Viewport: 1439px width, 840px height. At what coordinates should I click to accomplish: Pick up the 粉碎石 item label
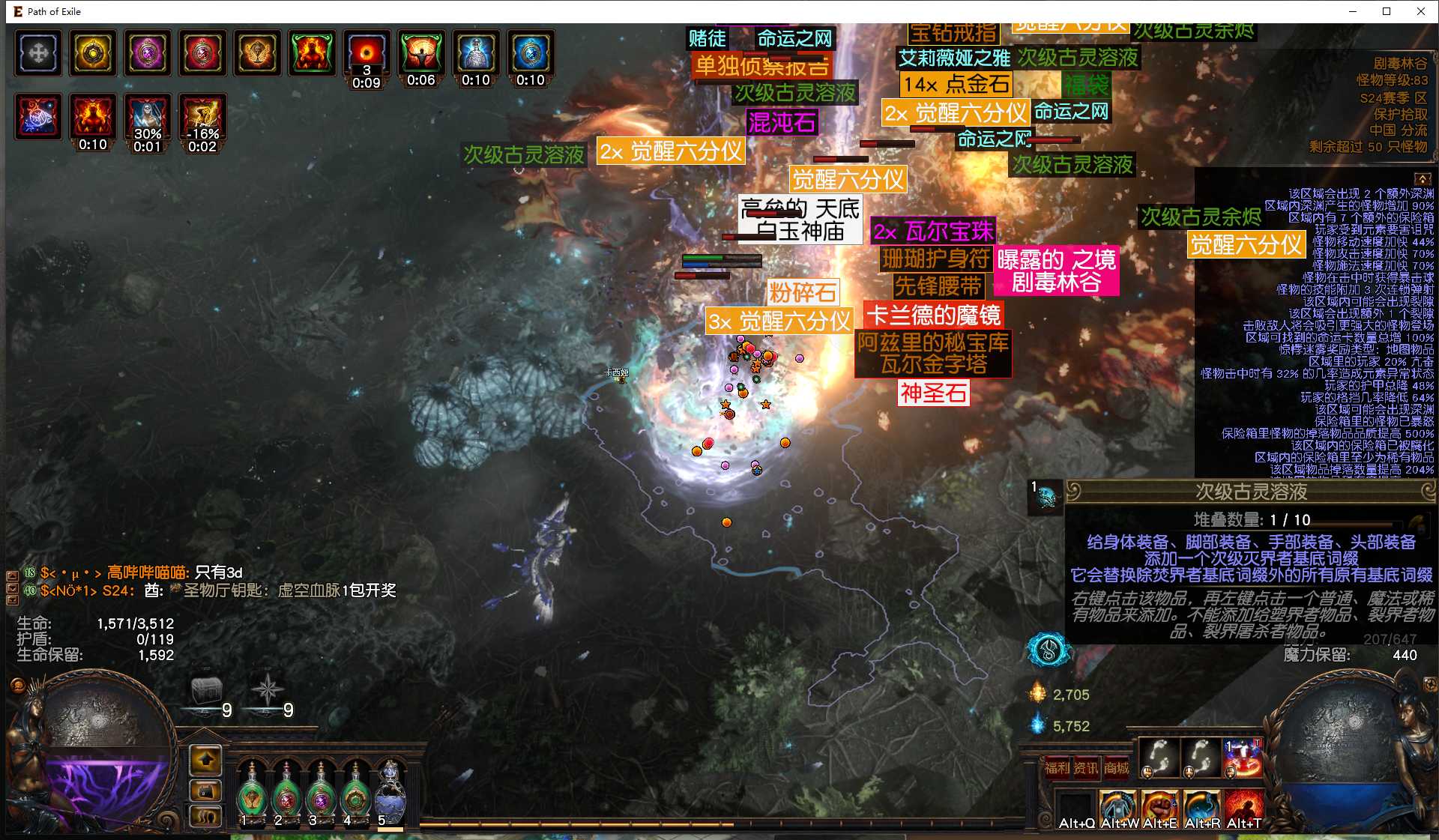coord(803,292)
